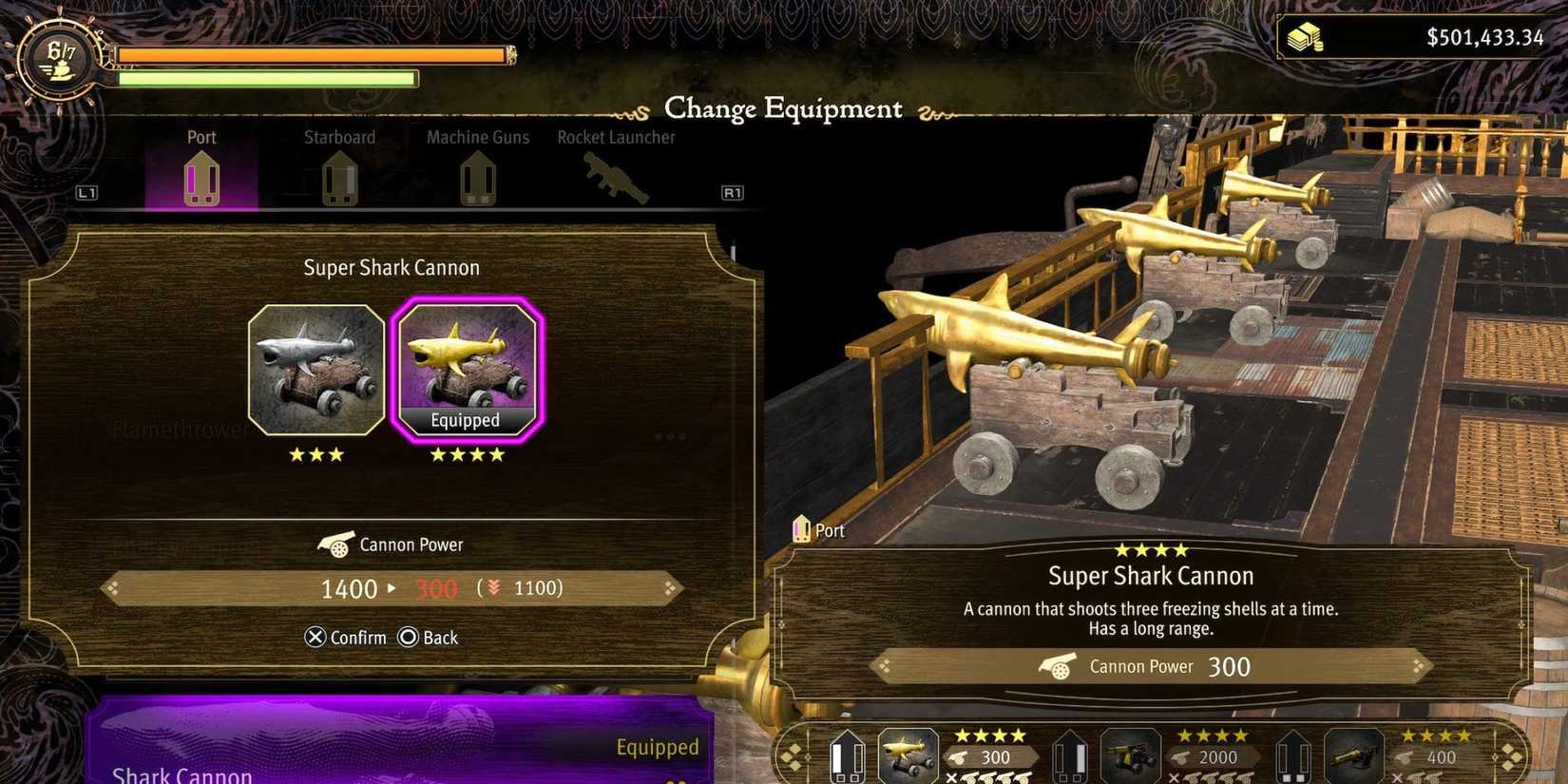Click the Port marker icon above the description panel
1568x784 pixels.
coord(801,529)
